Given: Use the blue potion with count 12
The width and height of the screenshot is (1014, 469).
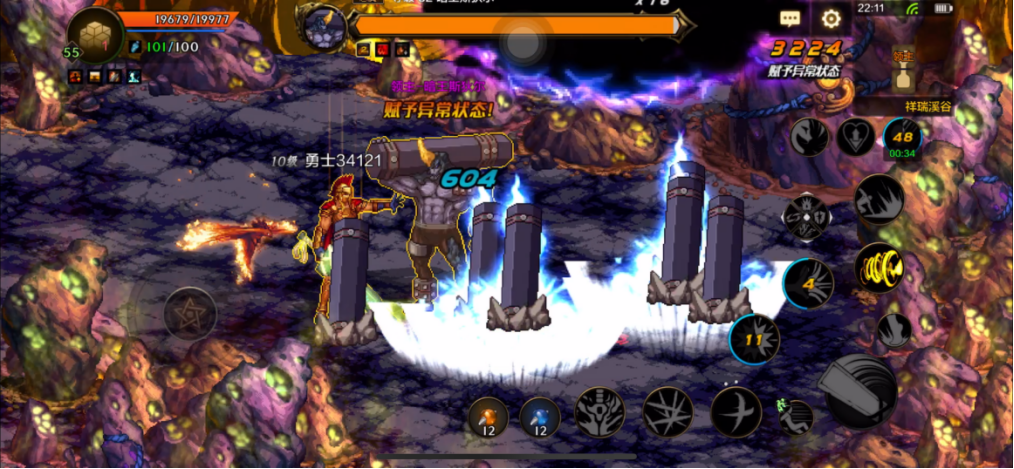Looking at the screenshot, I should [540, 416].
